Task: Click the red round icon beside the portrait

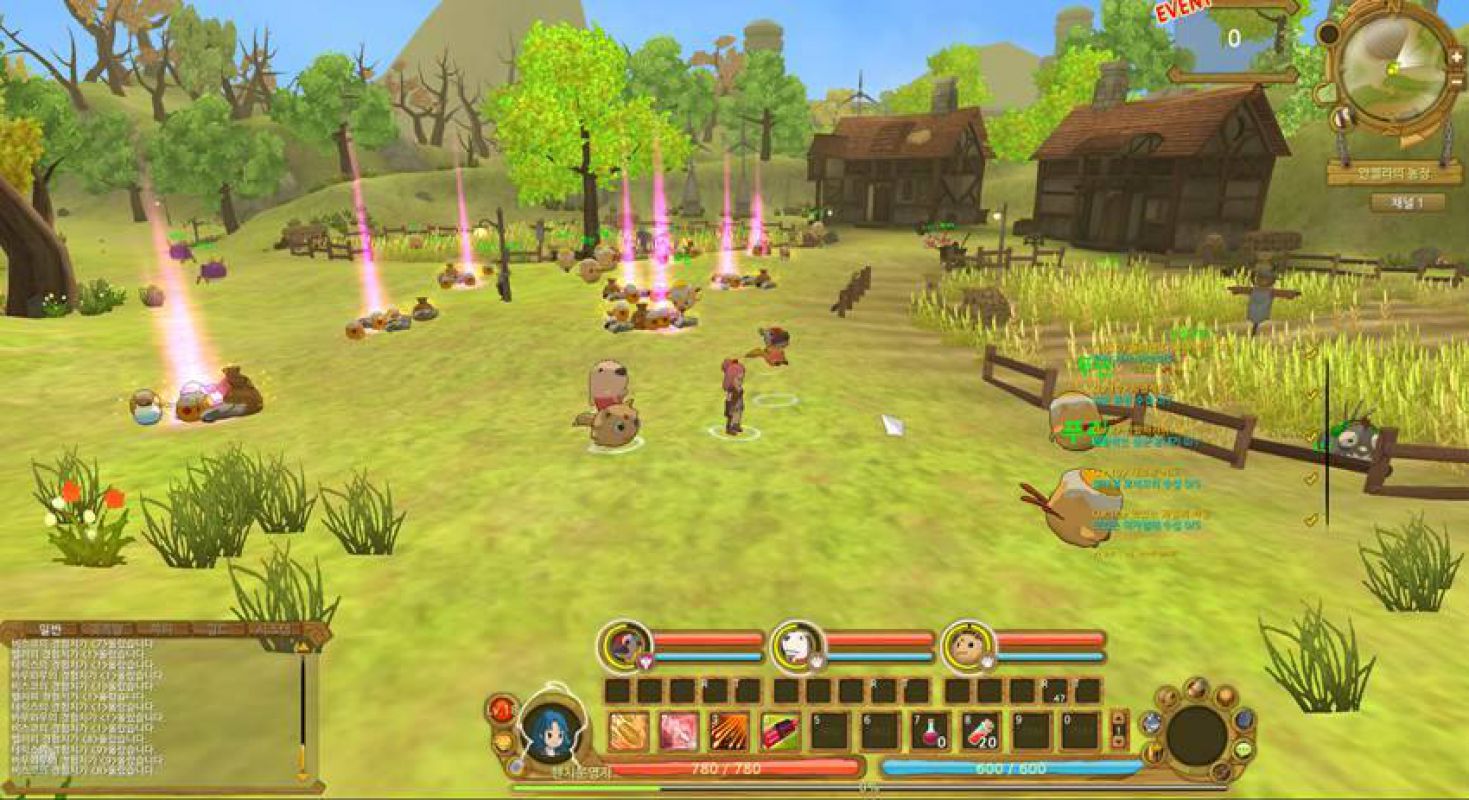Action: click(x=499, y=710)
